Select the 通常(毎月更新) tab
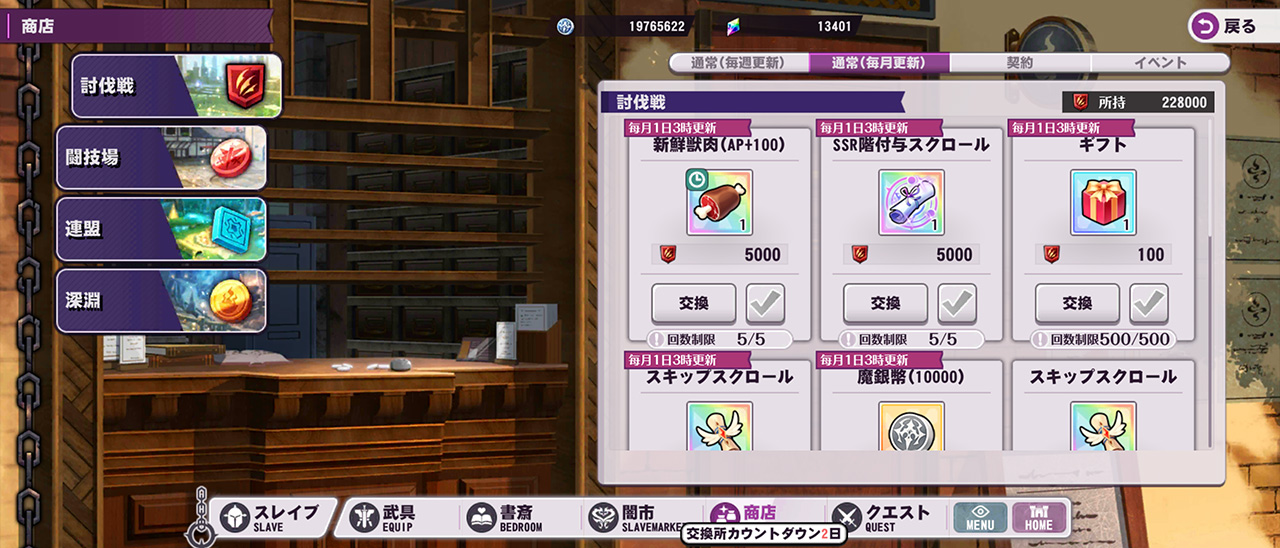The image size is (1280, 548). (878, 62)
